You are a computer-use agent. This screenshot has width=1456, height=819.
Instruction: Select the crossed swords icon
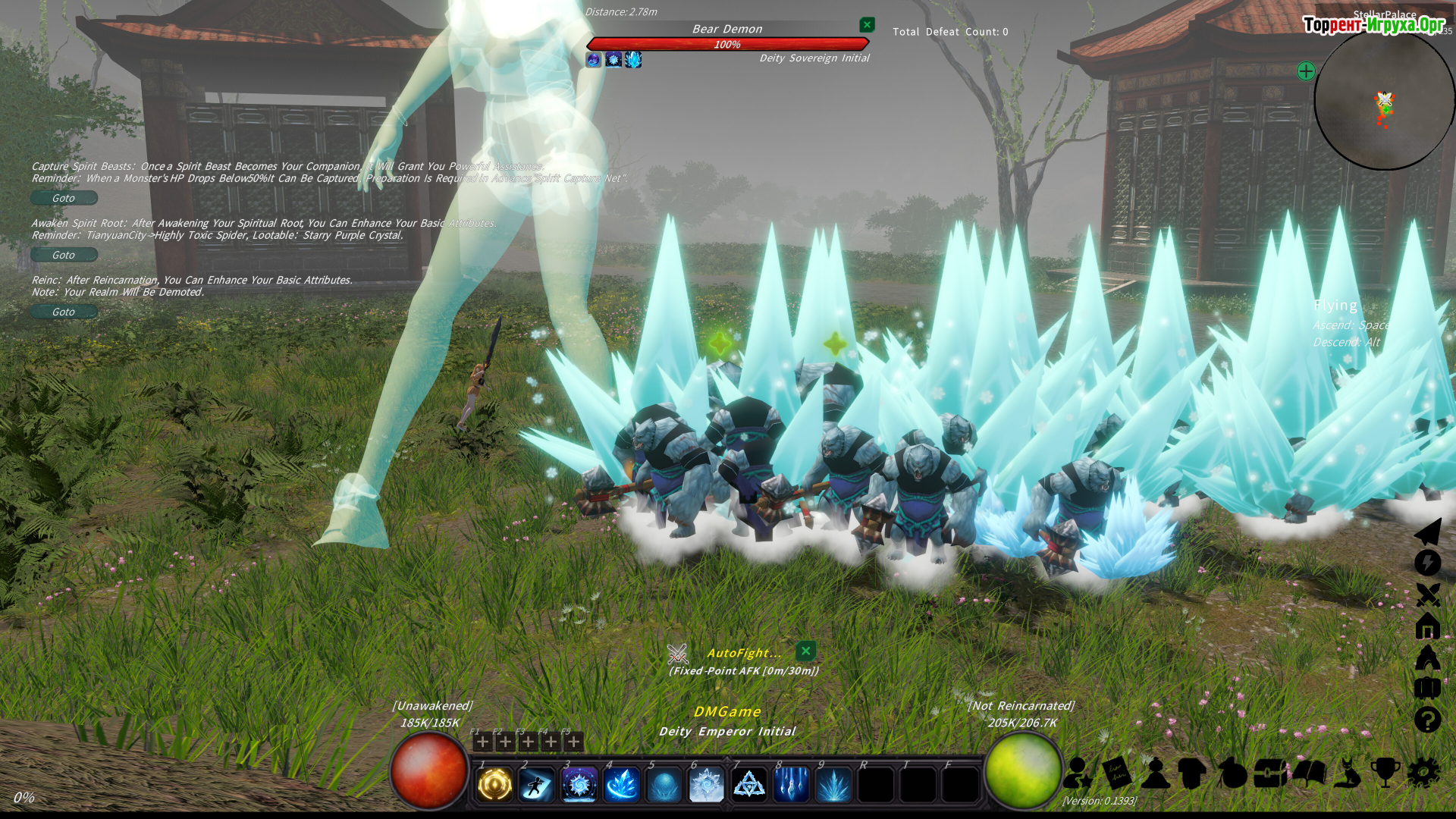(1427, 595)
